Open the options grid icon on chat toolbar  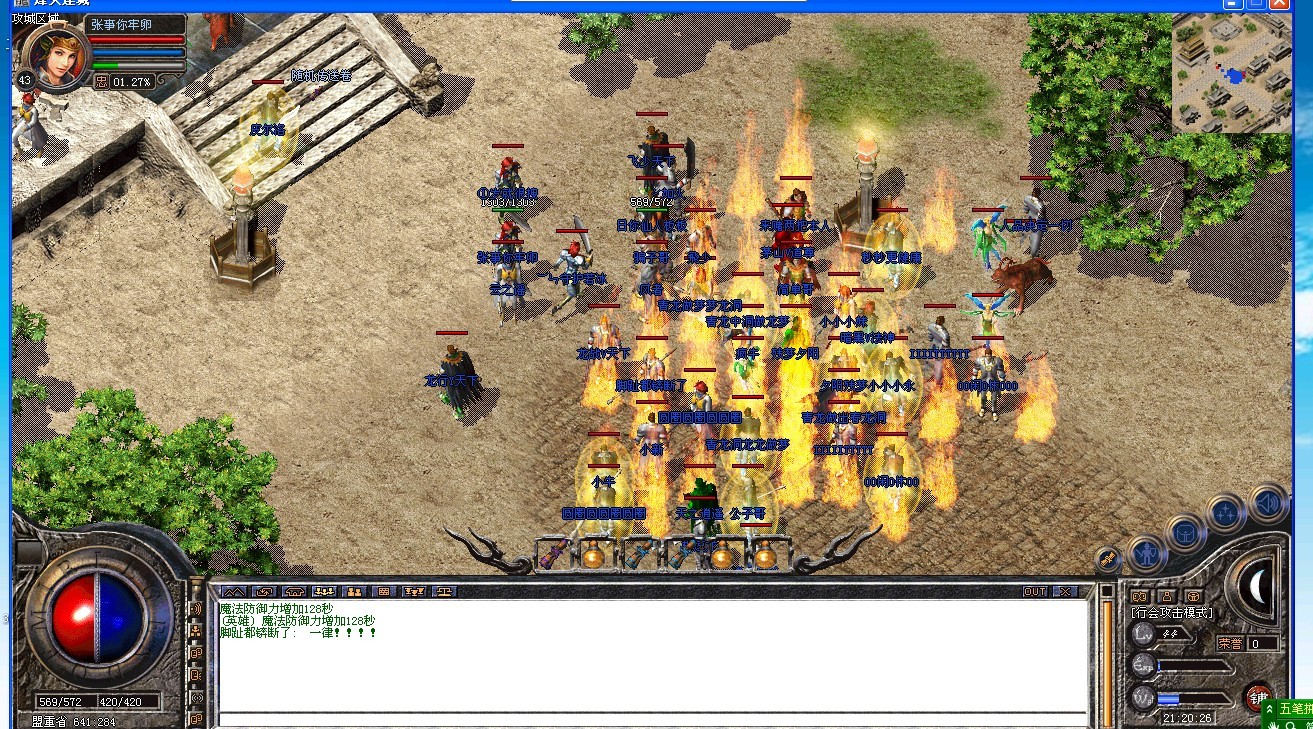click(385, 591)
